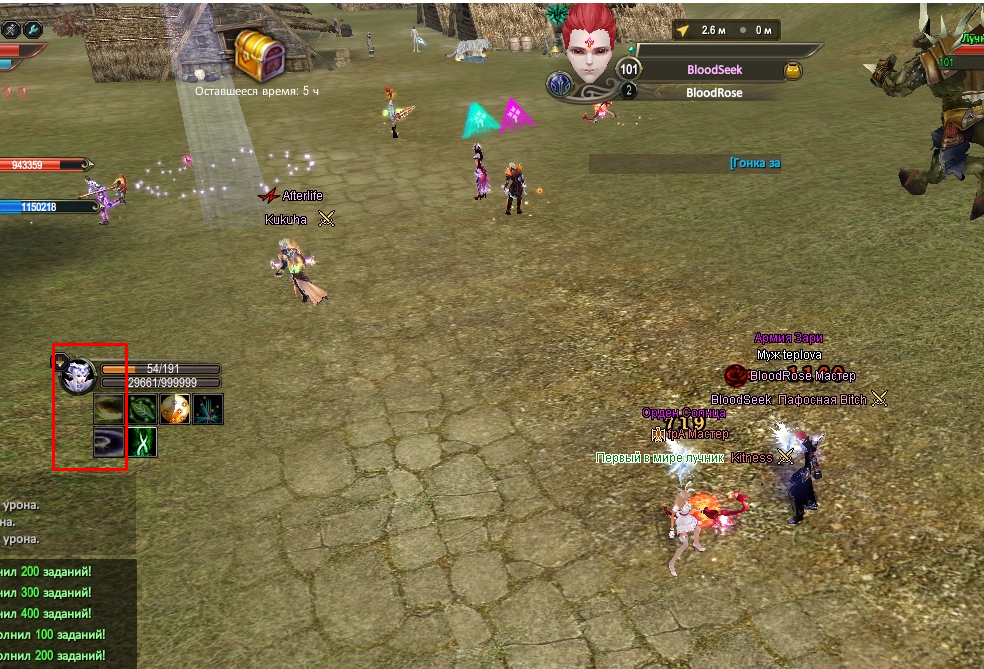The height and width of the screenshot is (669, 984).
Task: Use the green X rune skill
Action: (142, 441)
